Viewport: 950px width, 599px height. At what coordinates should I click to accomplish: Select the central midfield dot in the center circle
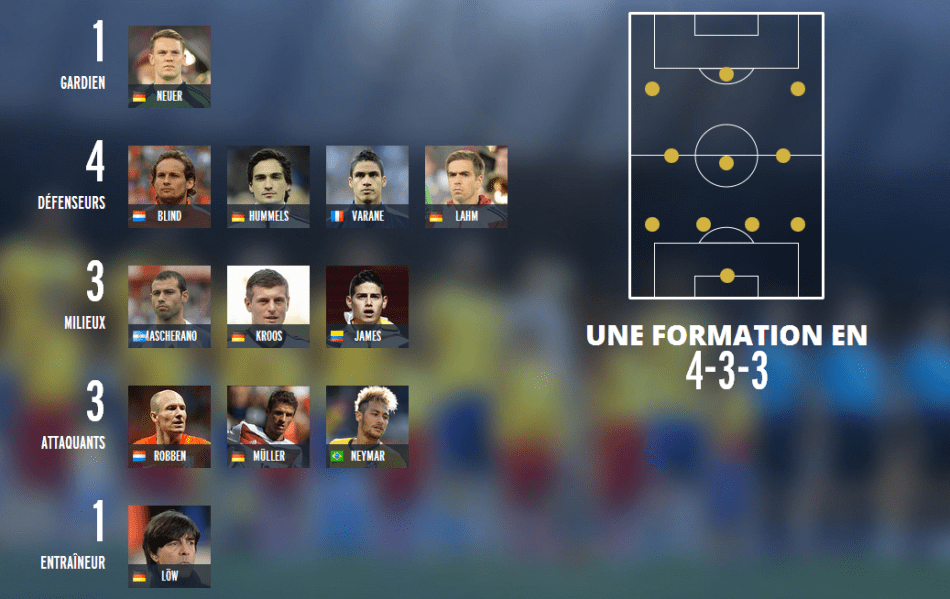(727, 162)
